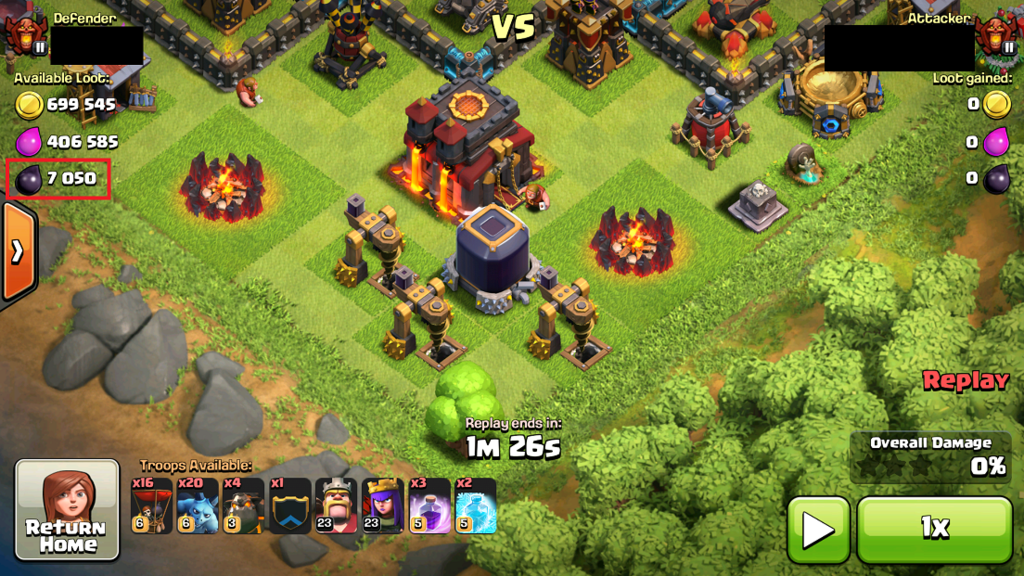This screenshot has height=576, width=1024.
Task: Select the purple Rage spell card
Action: click(x=428, y=505)
